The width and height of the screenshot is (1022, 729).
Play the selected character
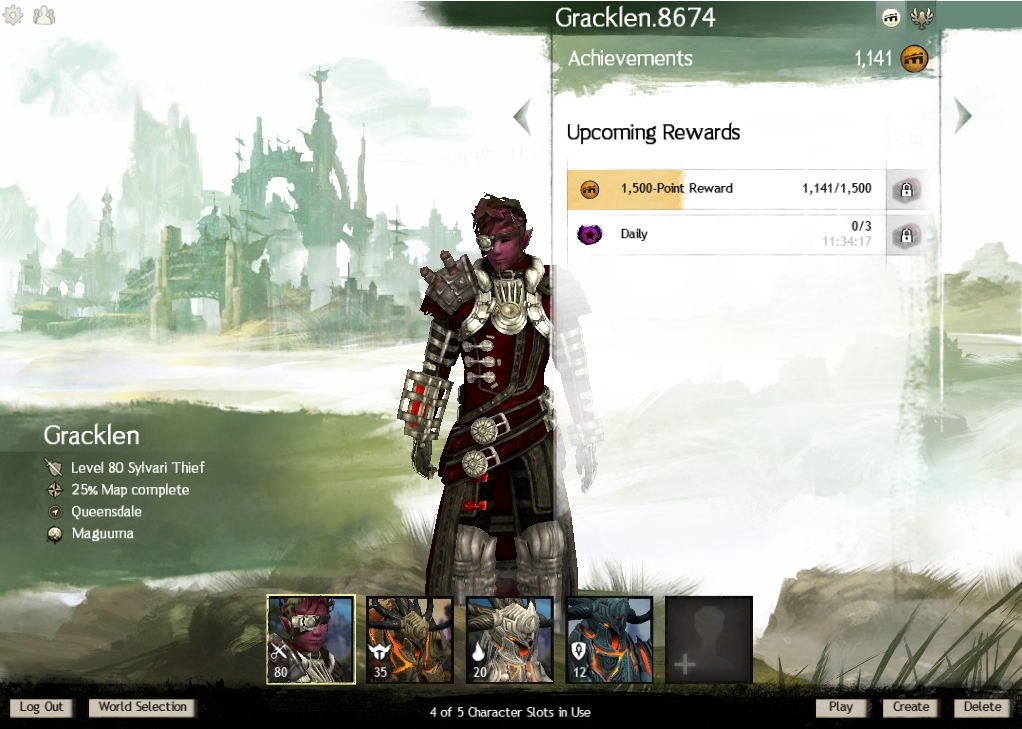click(x=841, y=707)
